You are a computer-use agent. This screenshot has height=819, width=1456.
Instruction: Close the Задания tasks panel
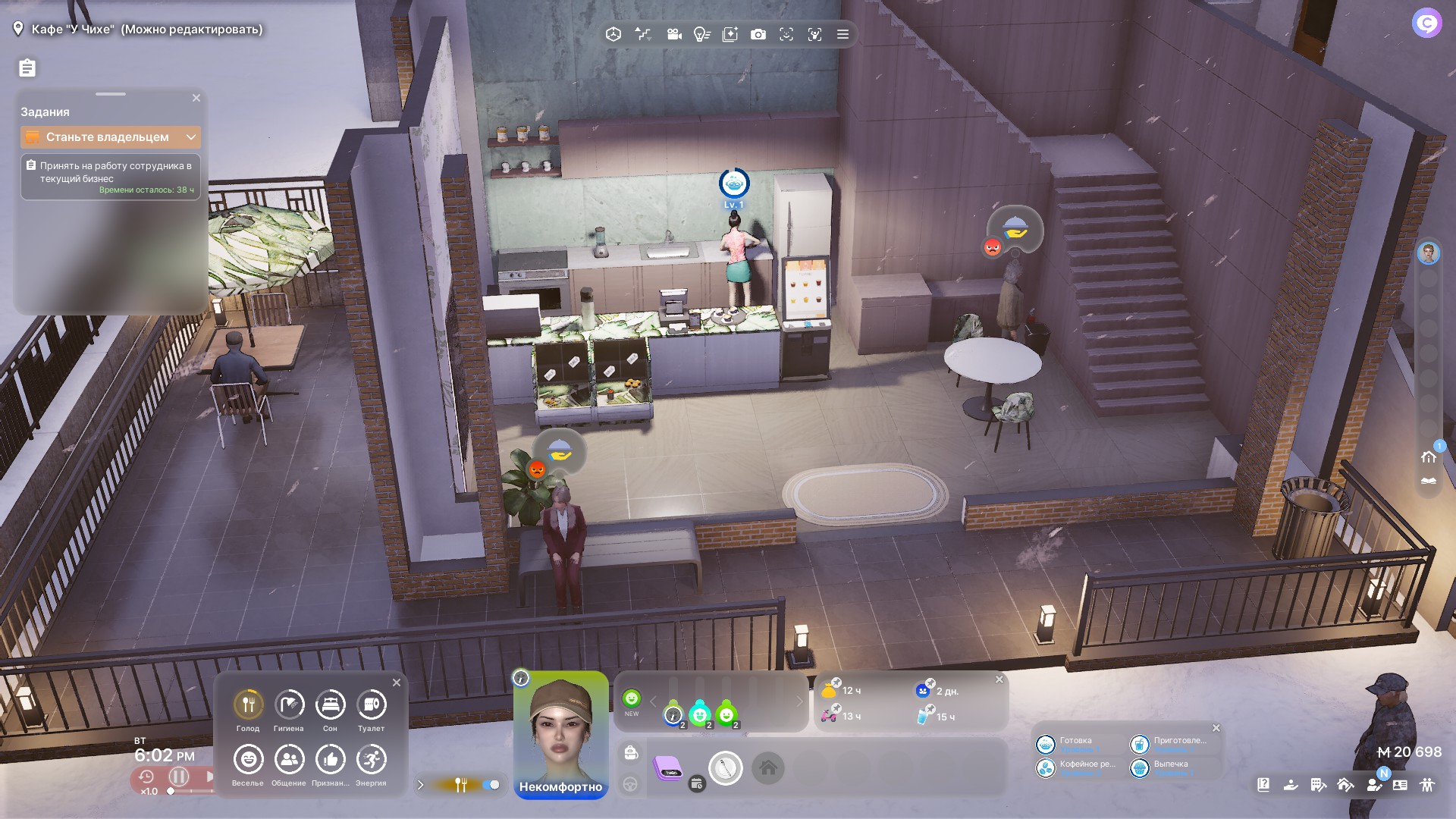pyautogui.click(x=196, y=98)
